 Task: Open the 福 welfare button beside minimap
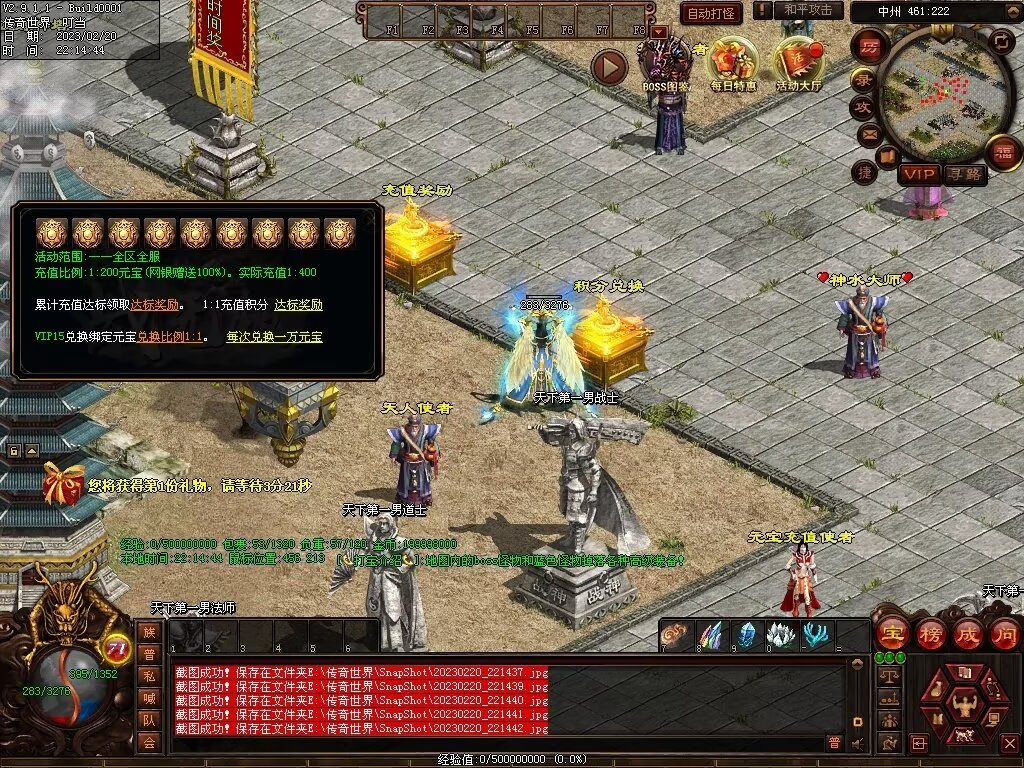[x=1003, y=152]
